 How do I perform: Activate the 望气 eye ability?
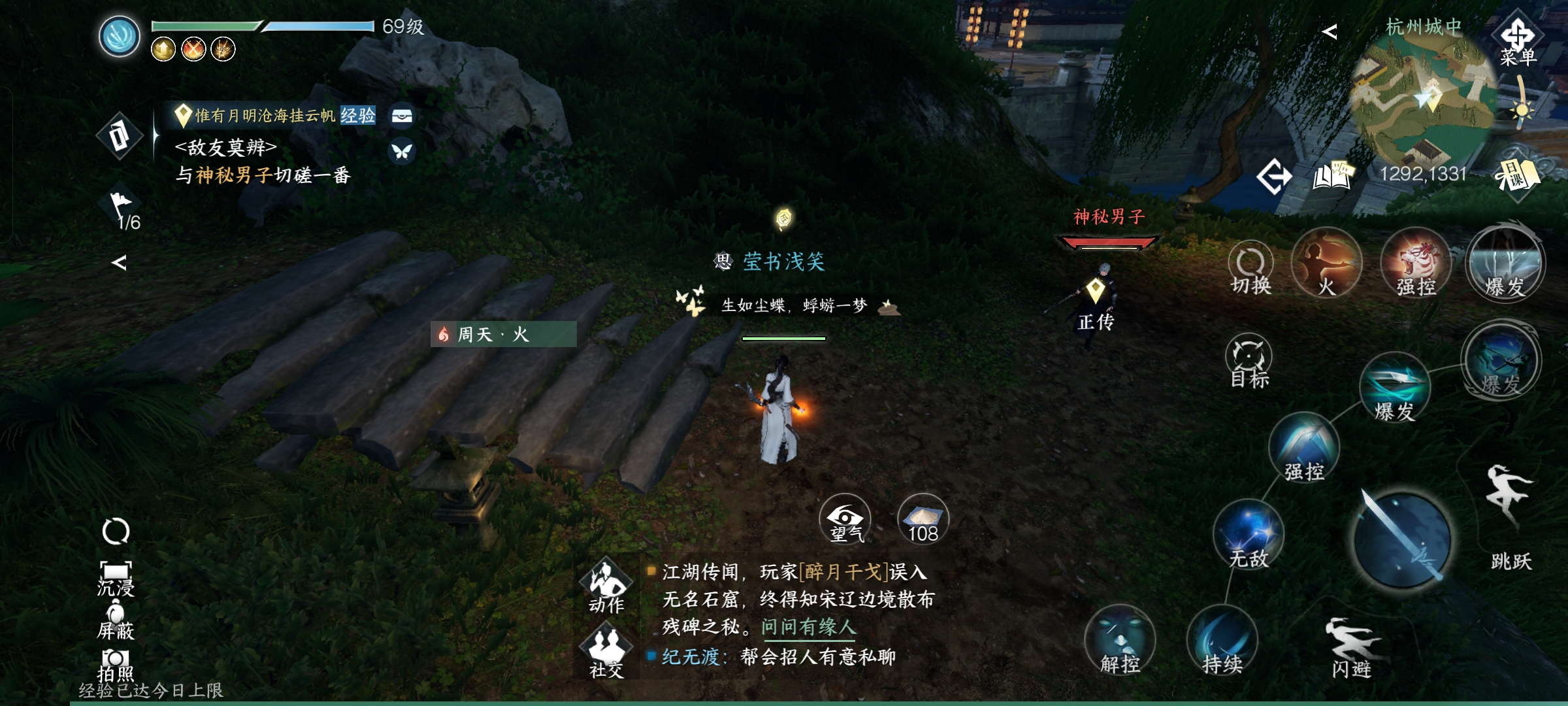coord(845,520)
